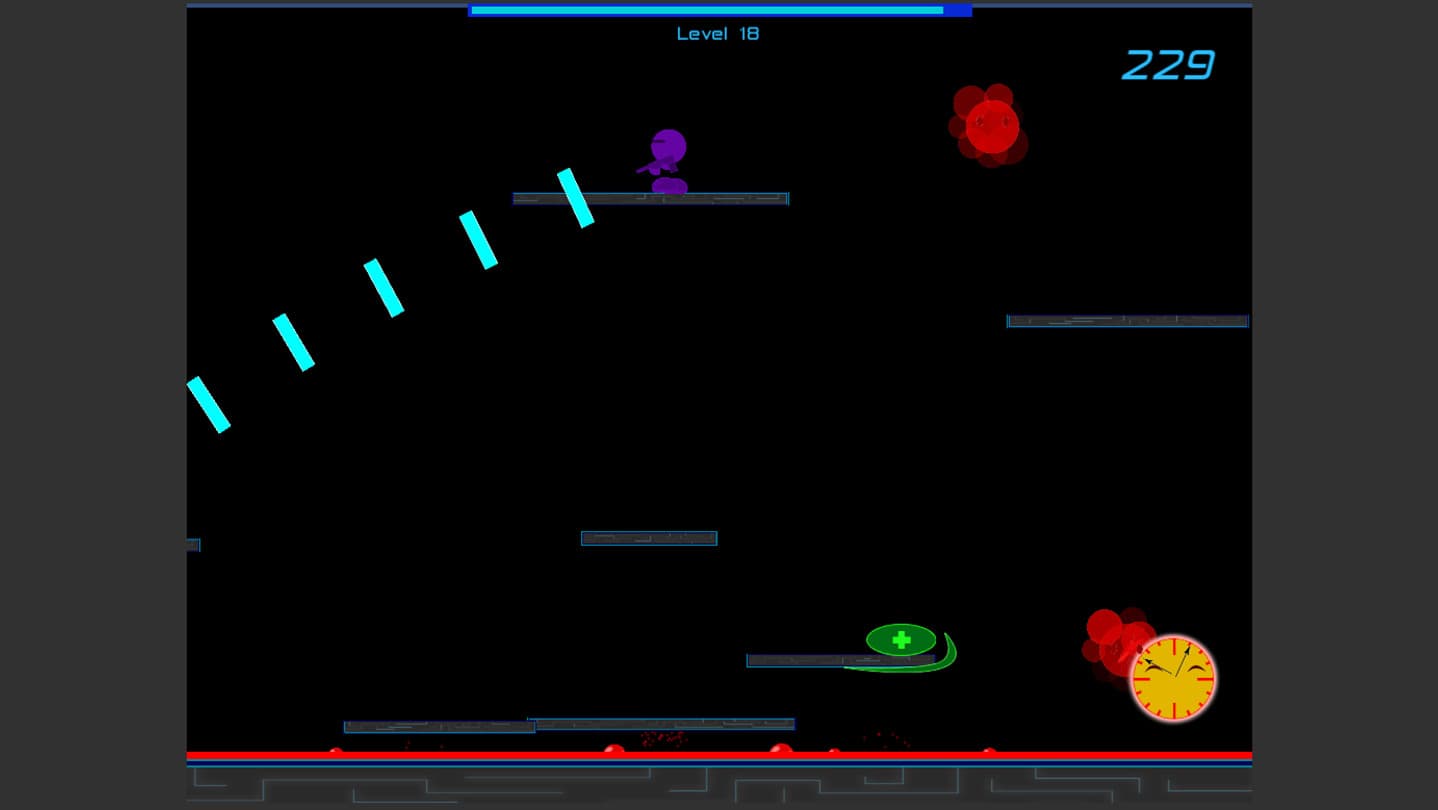Click the platform on the far right
The width and height of the screenshot is (1438, 810).
[1126, 321]
